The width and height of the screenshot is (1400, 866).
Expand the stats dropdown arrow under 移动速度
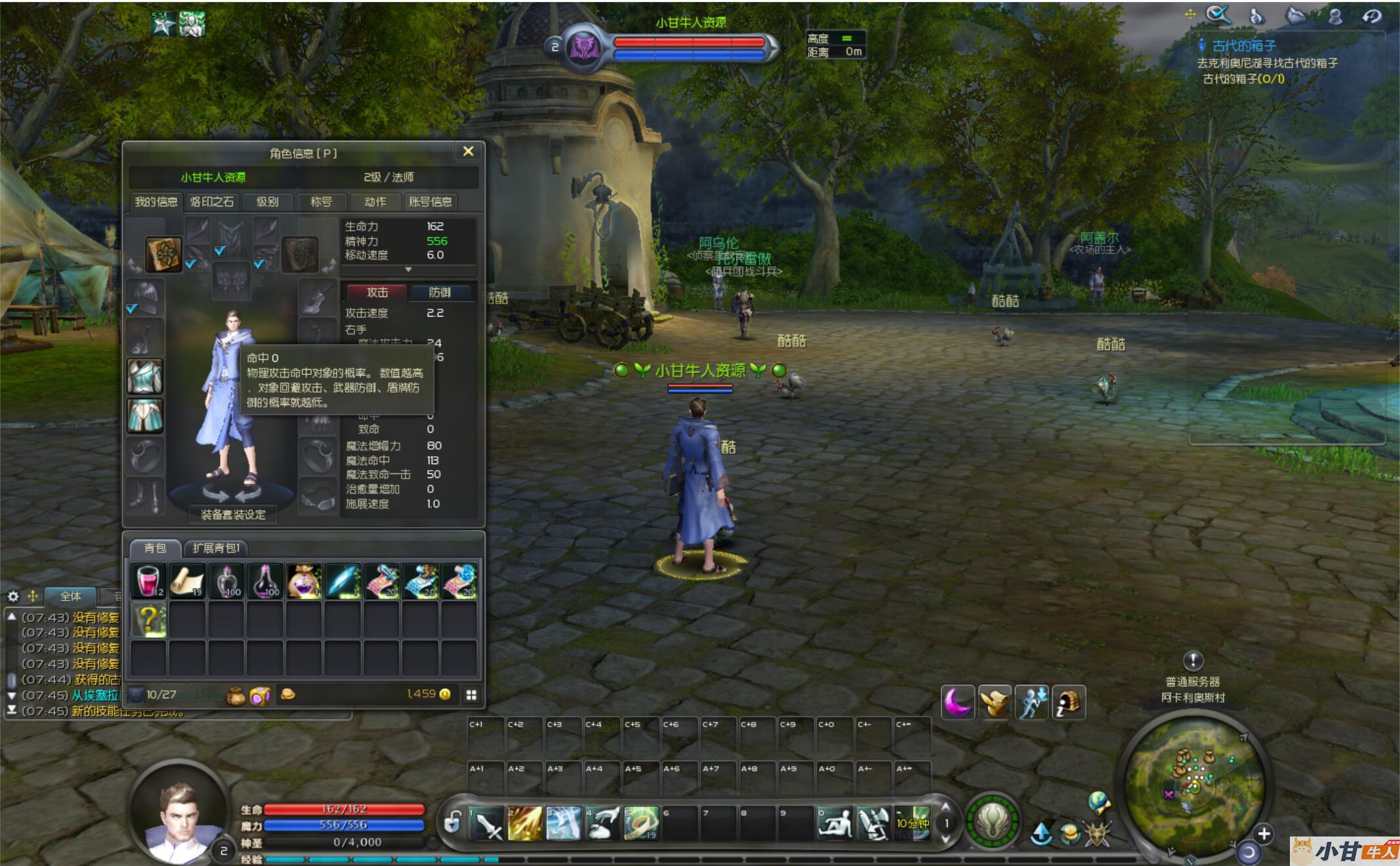pos(408,269)
